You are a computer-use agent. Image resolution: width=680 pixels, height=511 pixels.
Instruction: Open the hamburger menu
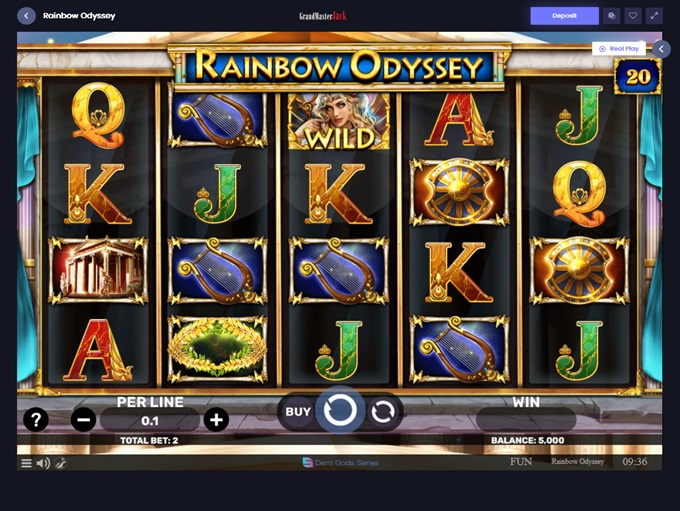(26, 463)
